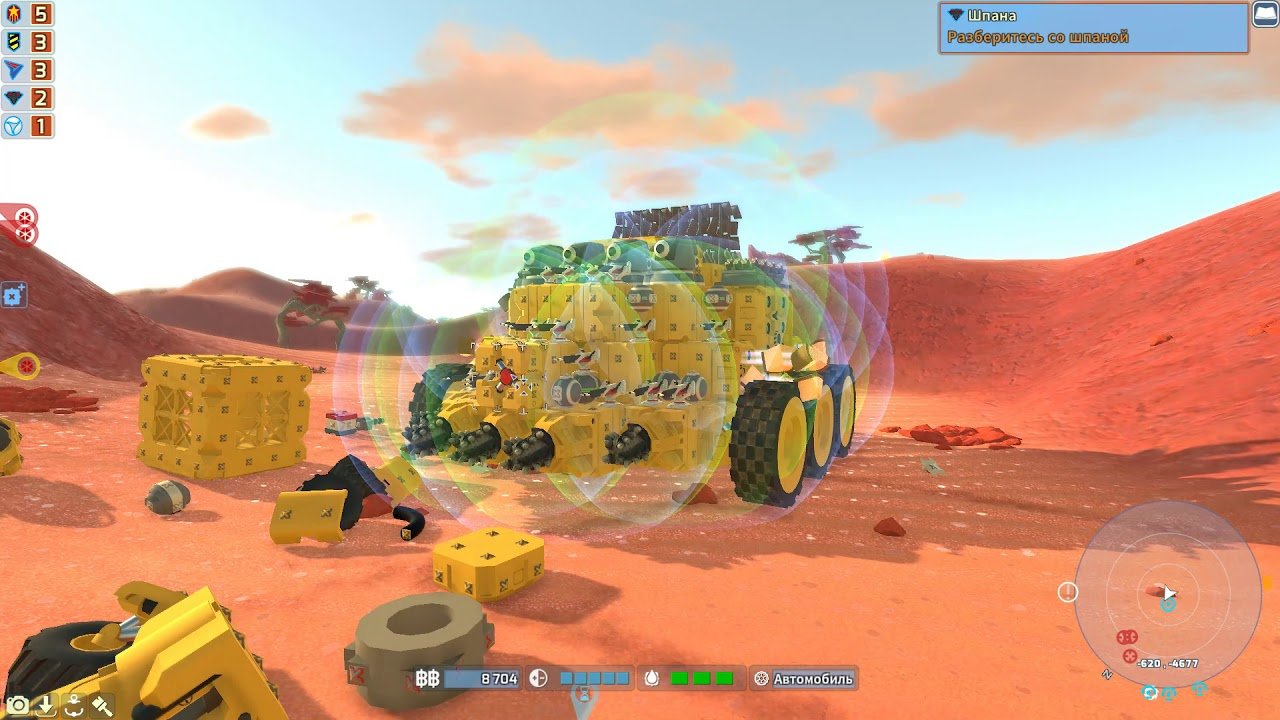
Task: Toggle the anchor tech button
Action: click(73, 705)
